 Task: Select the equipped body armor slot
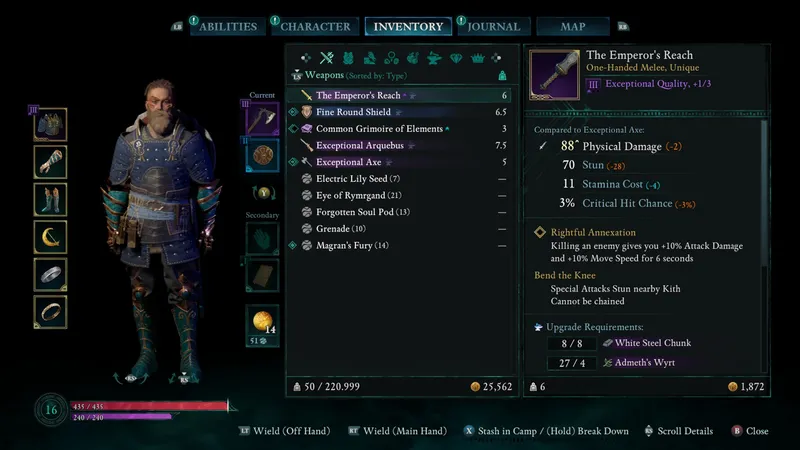50,125
